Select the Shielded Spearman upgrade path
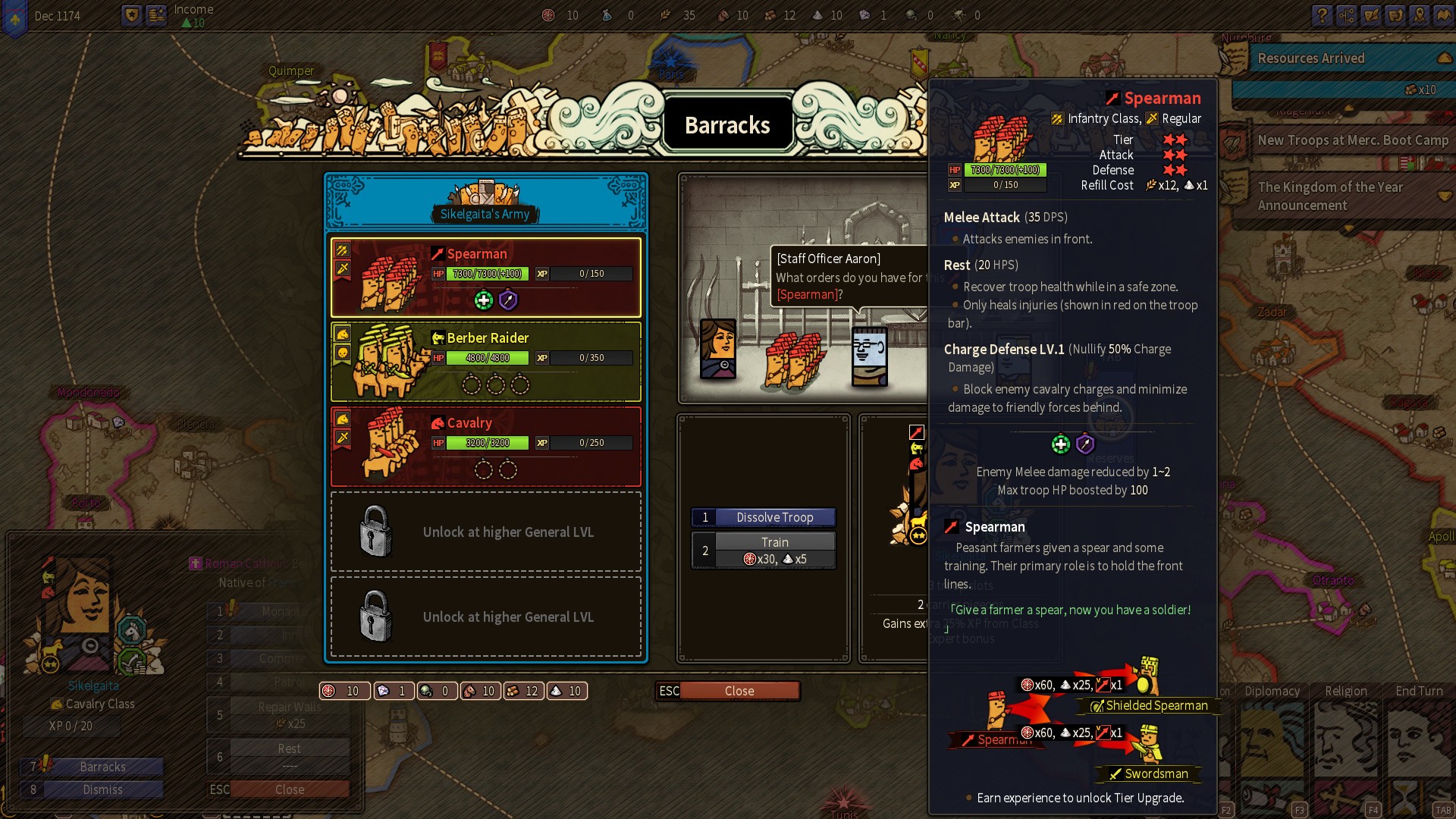The image size is (1456, 819). click(1147, 705)
